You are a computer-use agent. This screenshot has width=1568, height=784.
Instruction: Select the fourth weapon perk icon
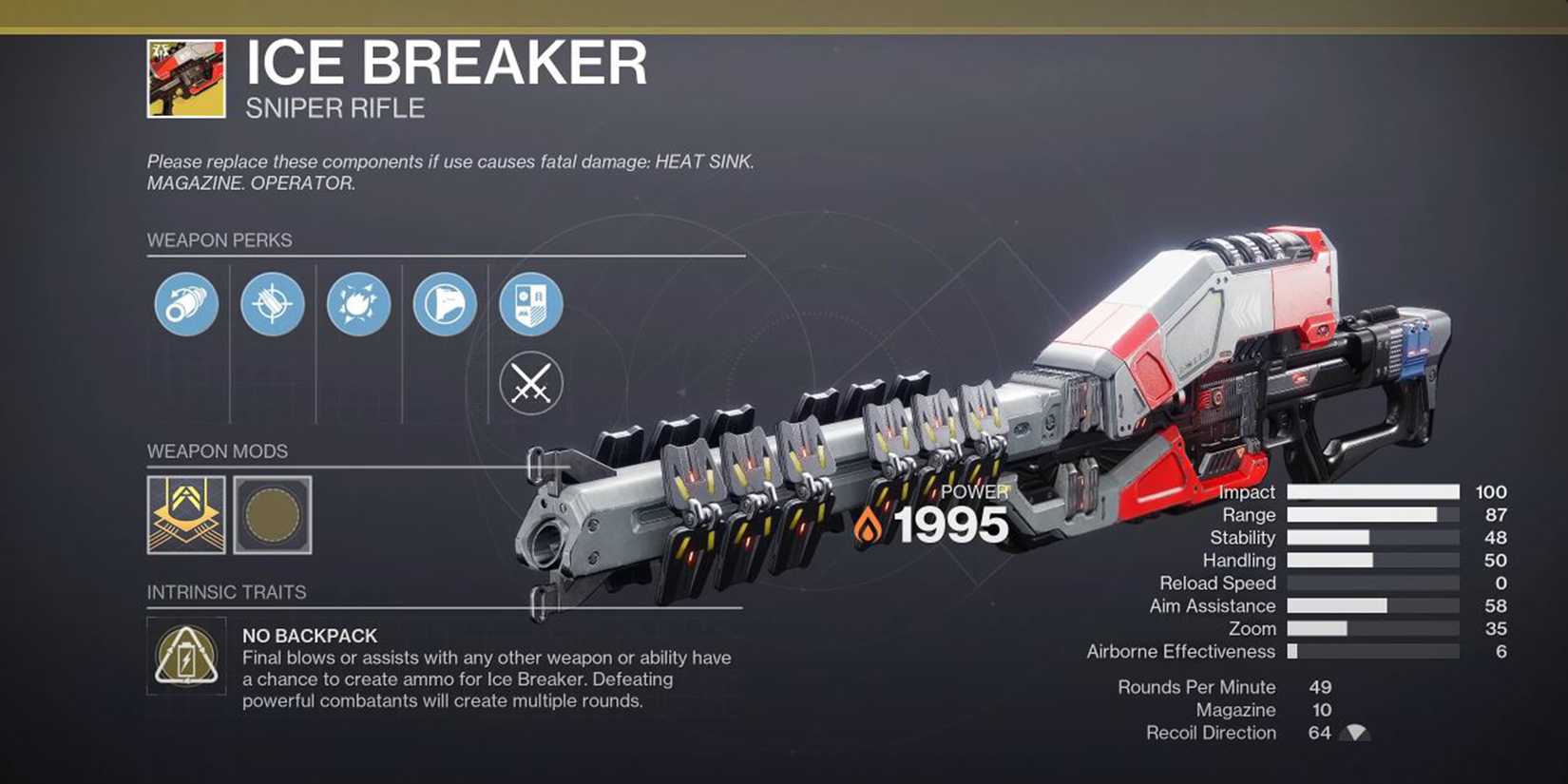443,305
